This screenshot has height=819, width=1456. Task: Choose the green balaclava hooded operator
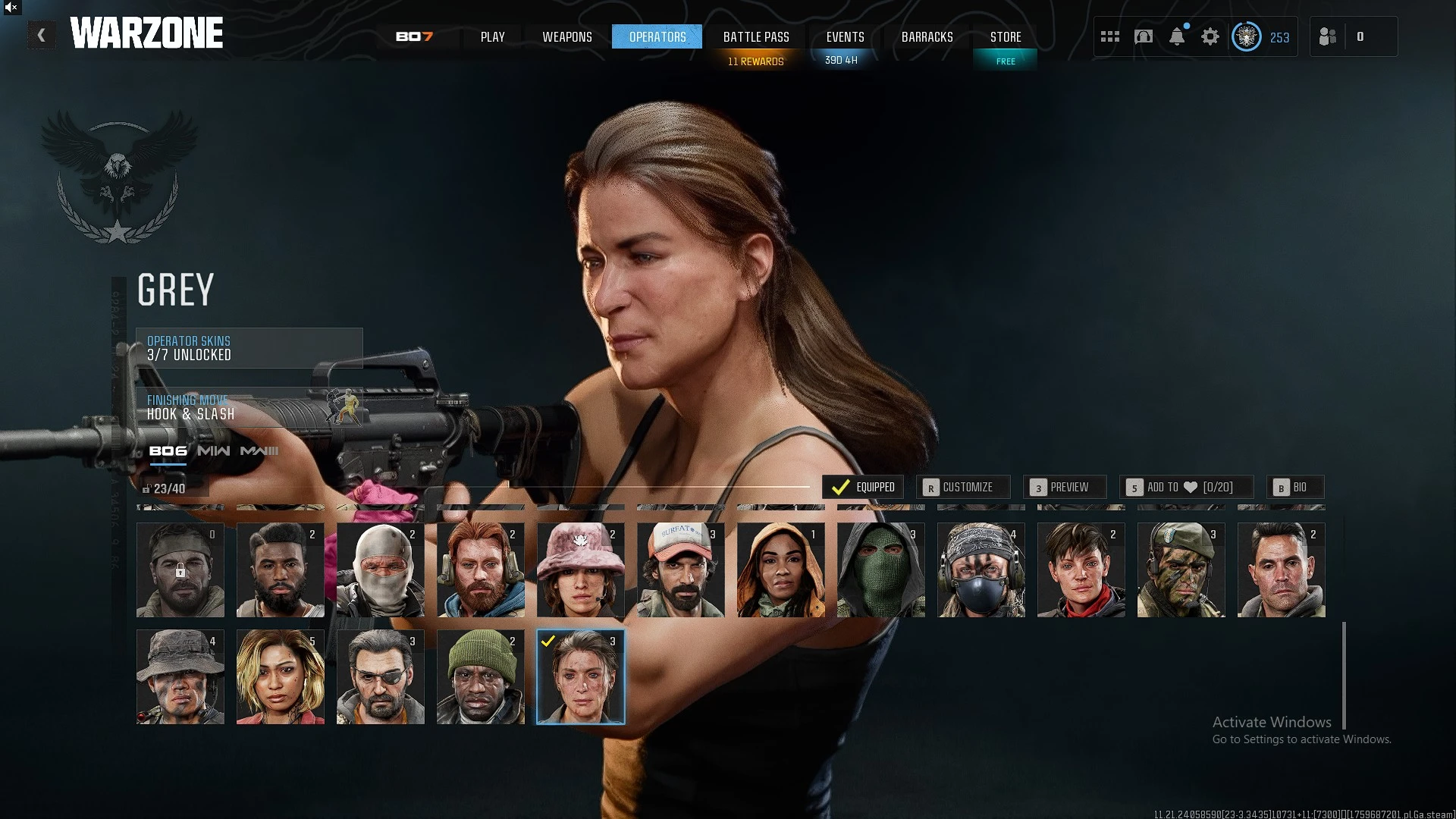click(880, 570)
